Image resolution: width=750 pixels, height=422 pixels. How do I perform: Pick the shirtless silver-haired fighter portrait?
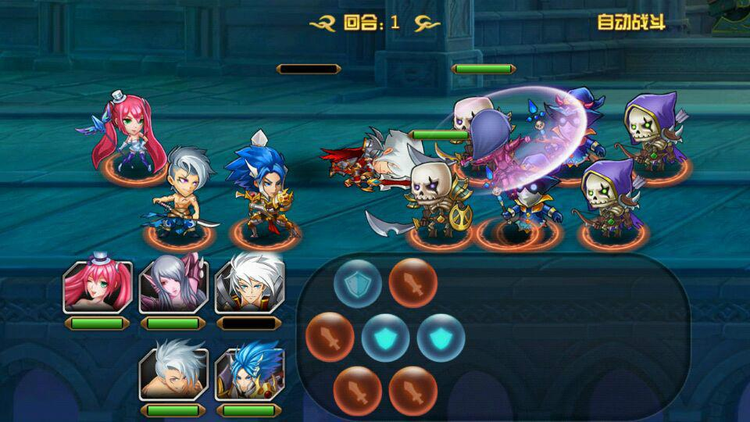(x=173, y=373)
